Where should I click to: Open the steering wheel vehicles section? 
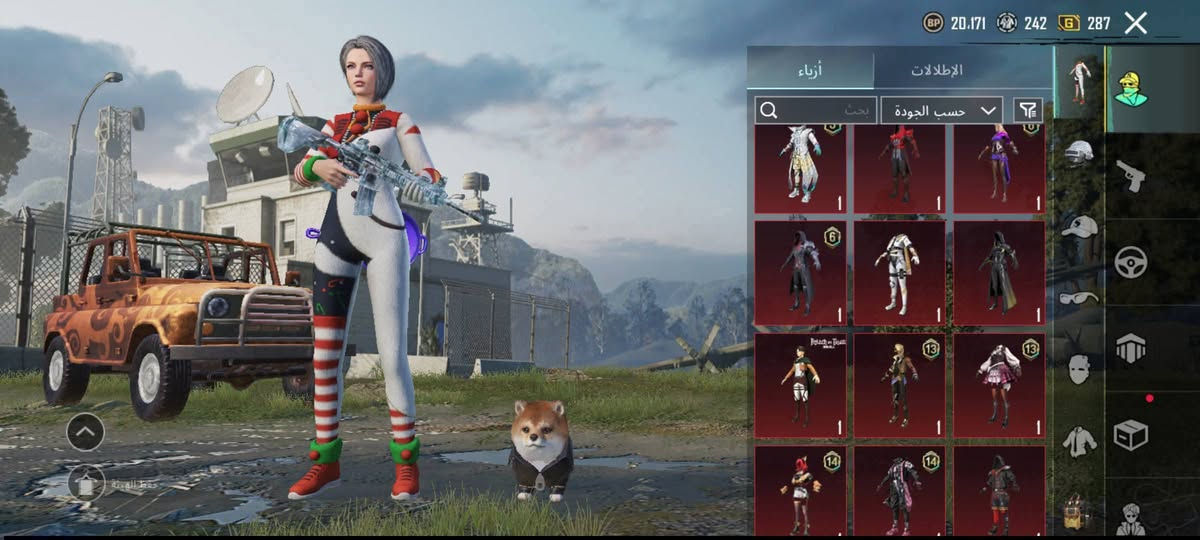click(1130, 262)
